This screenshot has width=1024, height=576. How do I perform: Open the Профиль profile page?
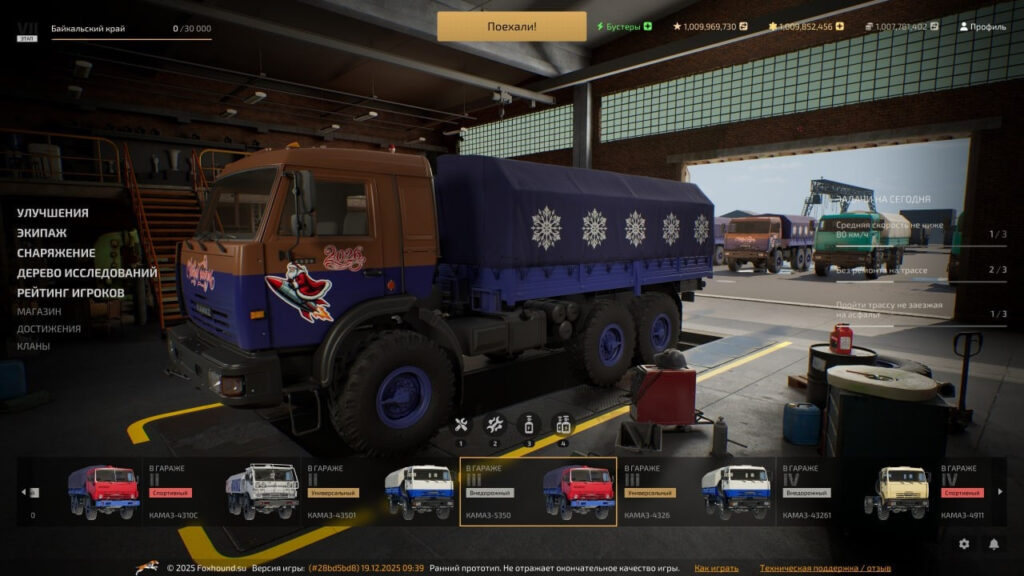click(x=982, y=26)
